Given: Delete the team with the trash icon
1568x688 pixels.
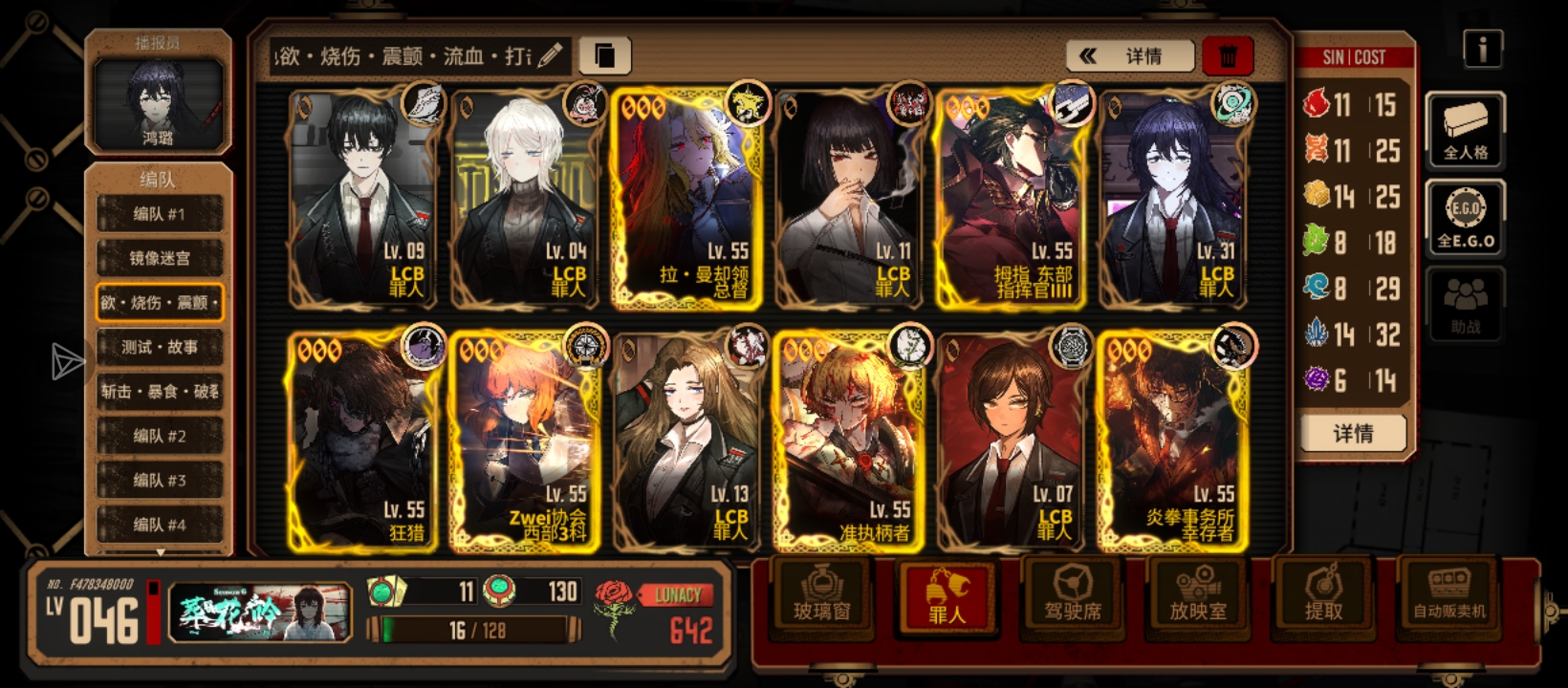Looking at the screenshot, I should coord(1230,56).
